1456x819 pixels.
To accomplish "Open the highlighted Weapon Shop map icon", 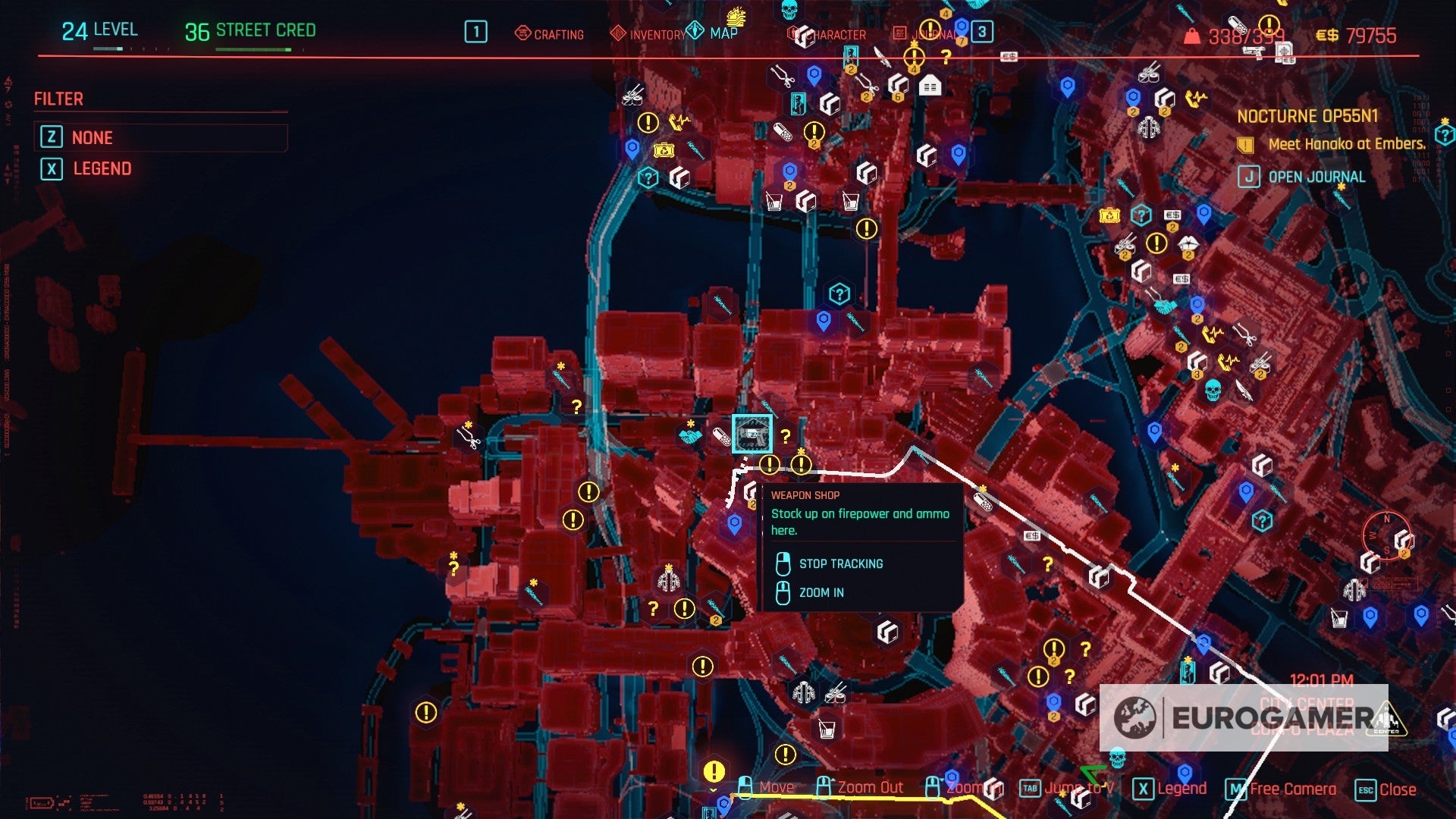I will [752, 435].
